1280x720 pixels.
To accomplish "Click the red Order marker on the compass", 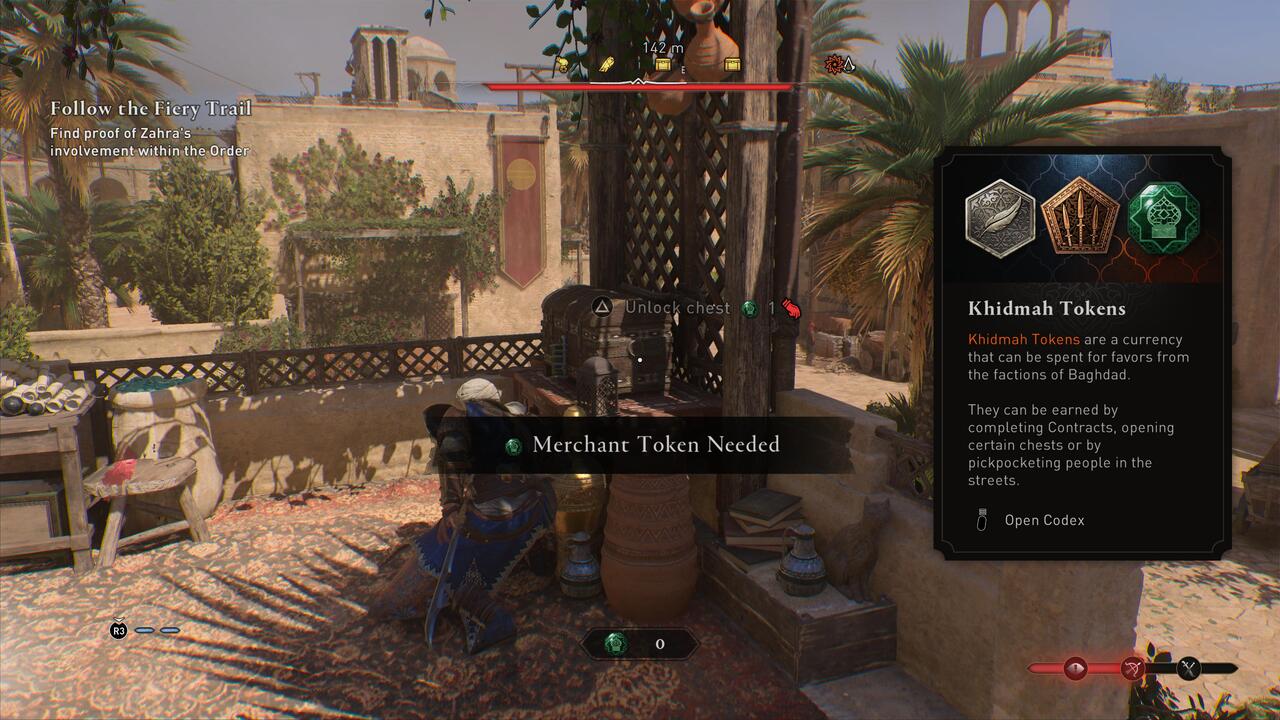I will (x=835, y=64).
